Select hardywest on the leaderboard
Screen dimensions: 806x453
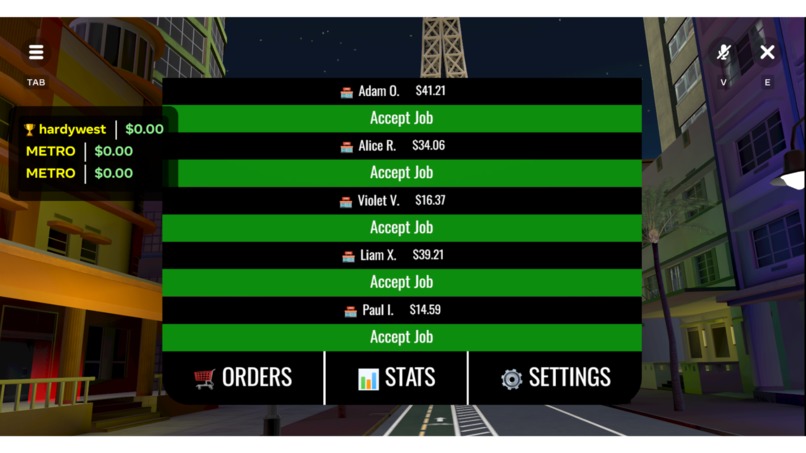click(x=71, y=129)
